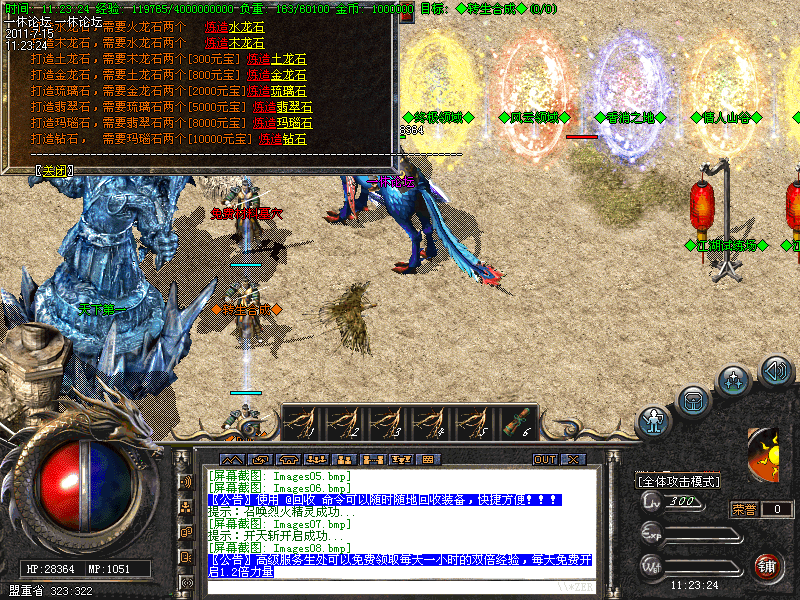Use the potion bottle in belt slot 6
Viewport: 800px width, 600px height.
[x=517, y=422]
